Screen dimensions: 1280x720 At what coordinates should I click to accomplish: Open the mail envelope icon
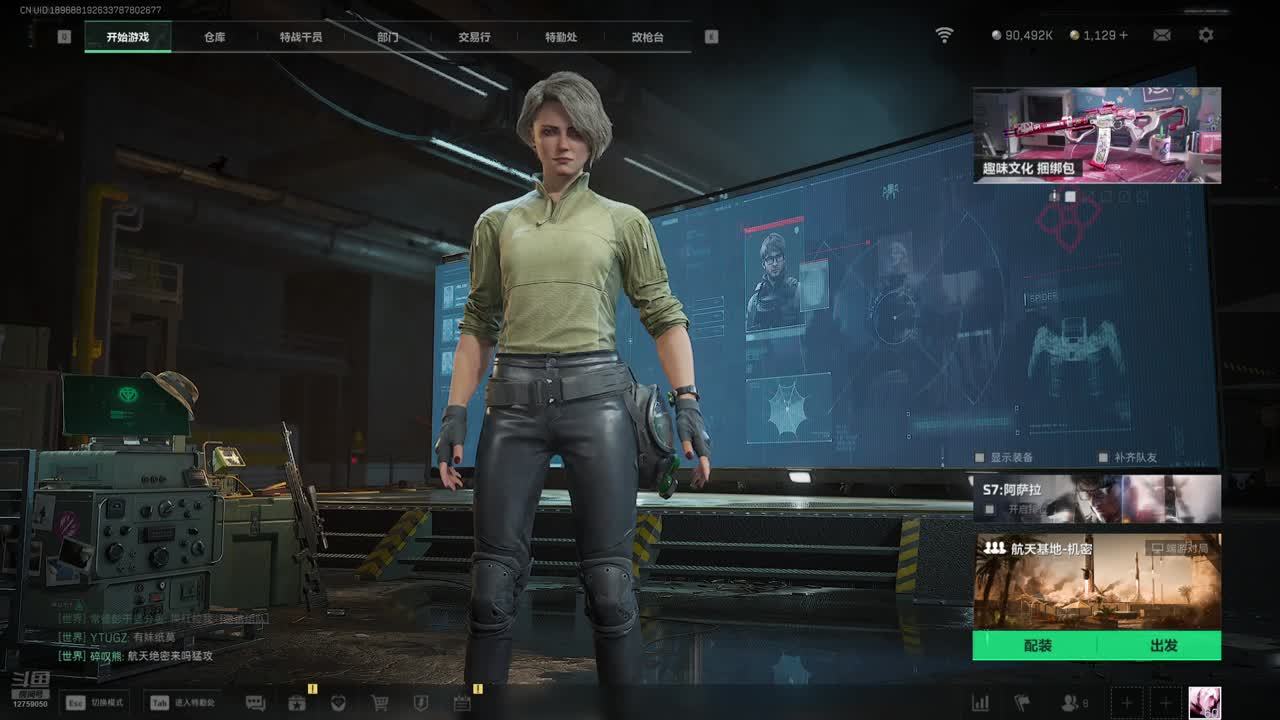1162,35
